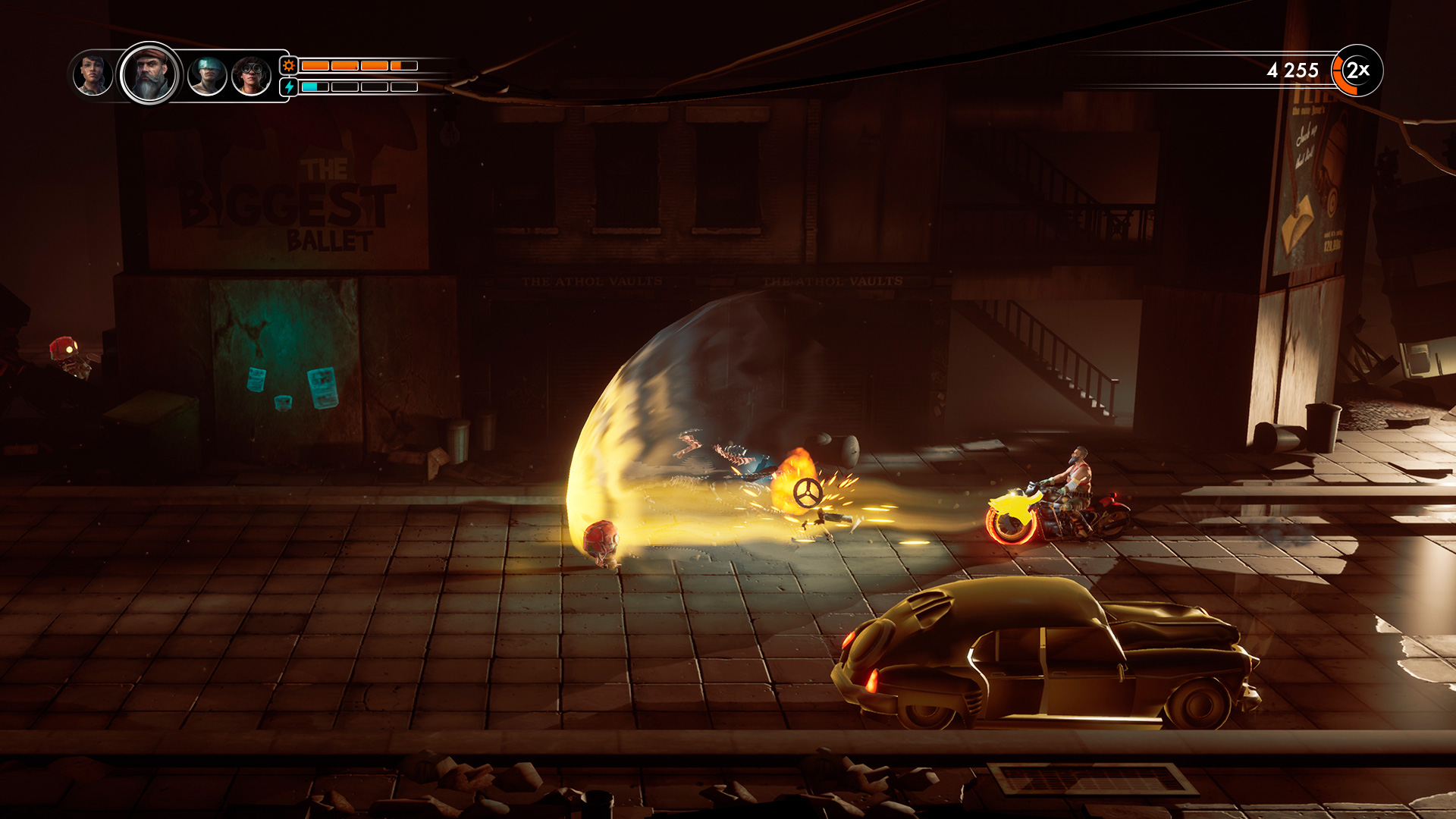Select the dark-haired woman character portrait
This screenshot has height=819, width=1456.
[93, 75]
